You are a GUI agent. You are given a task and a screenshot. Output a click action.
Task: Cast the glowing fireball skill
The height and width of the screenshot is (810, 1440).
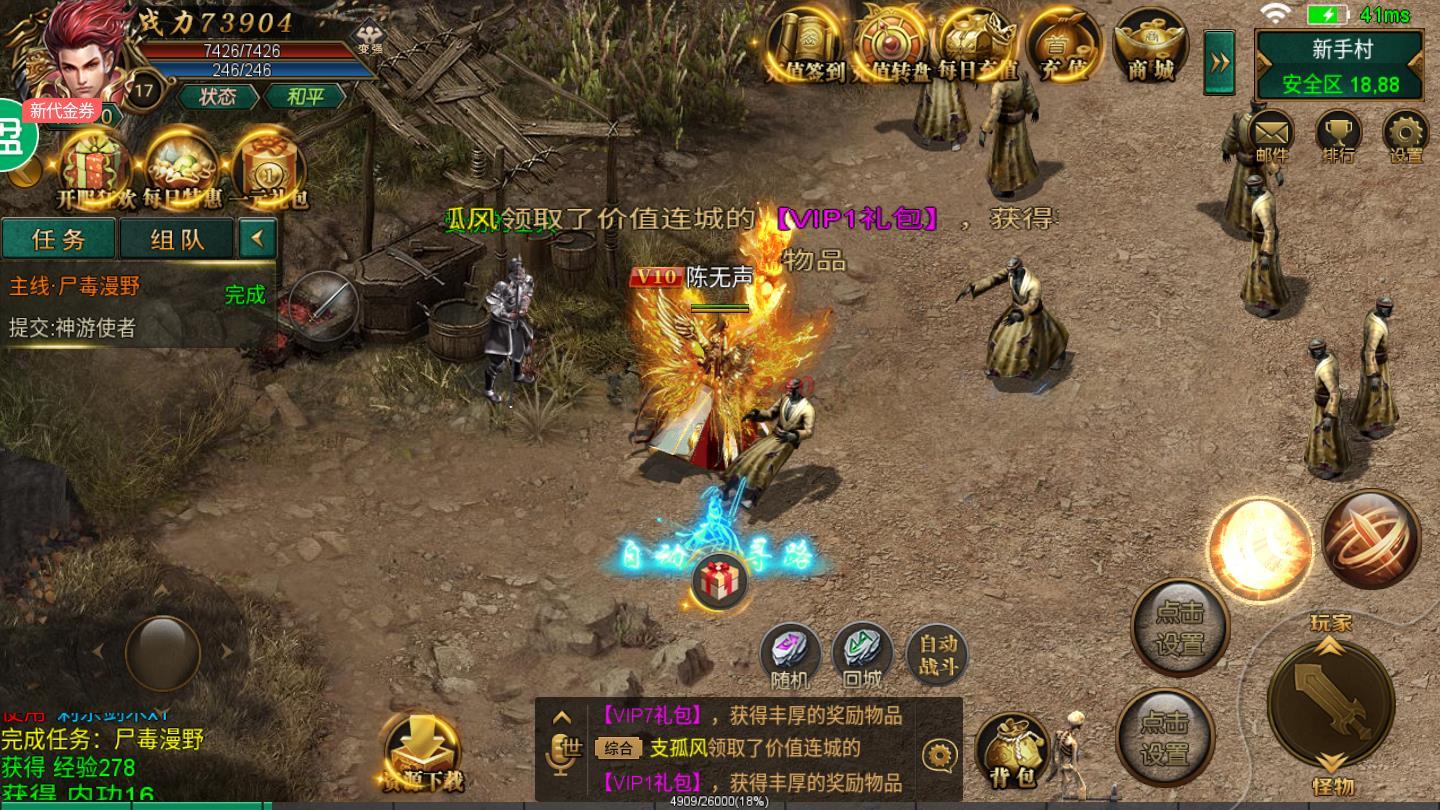pos(1258,548)
